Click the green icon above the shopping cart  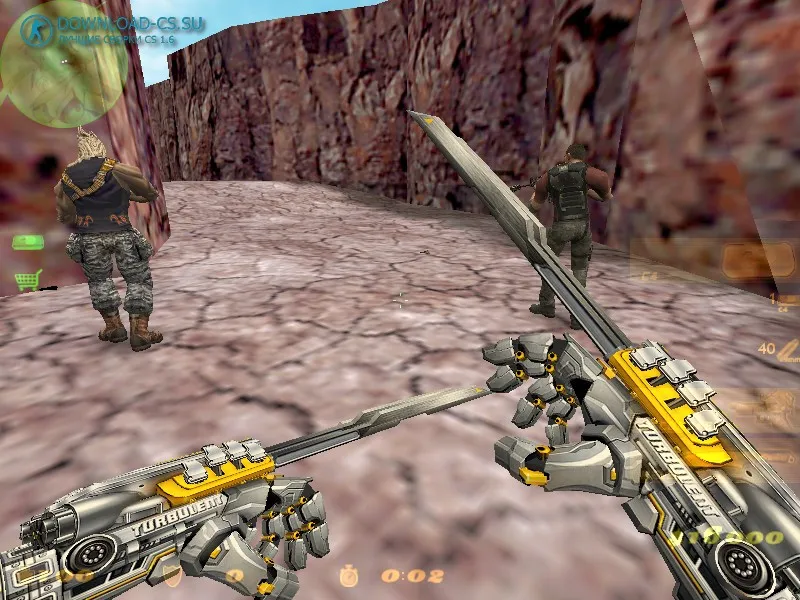(x=27, y=242)
